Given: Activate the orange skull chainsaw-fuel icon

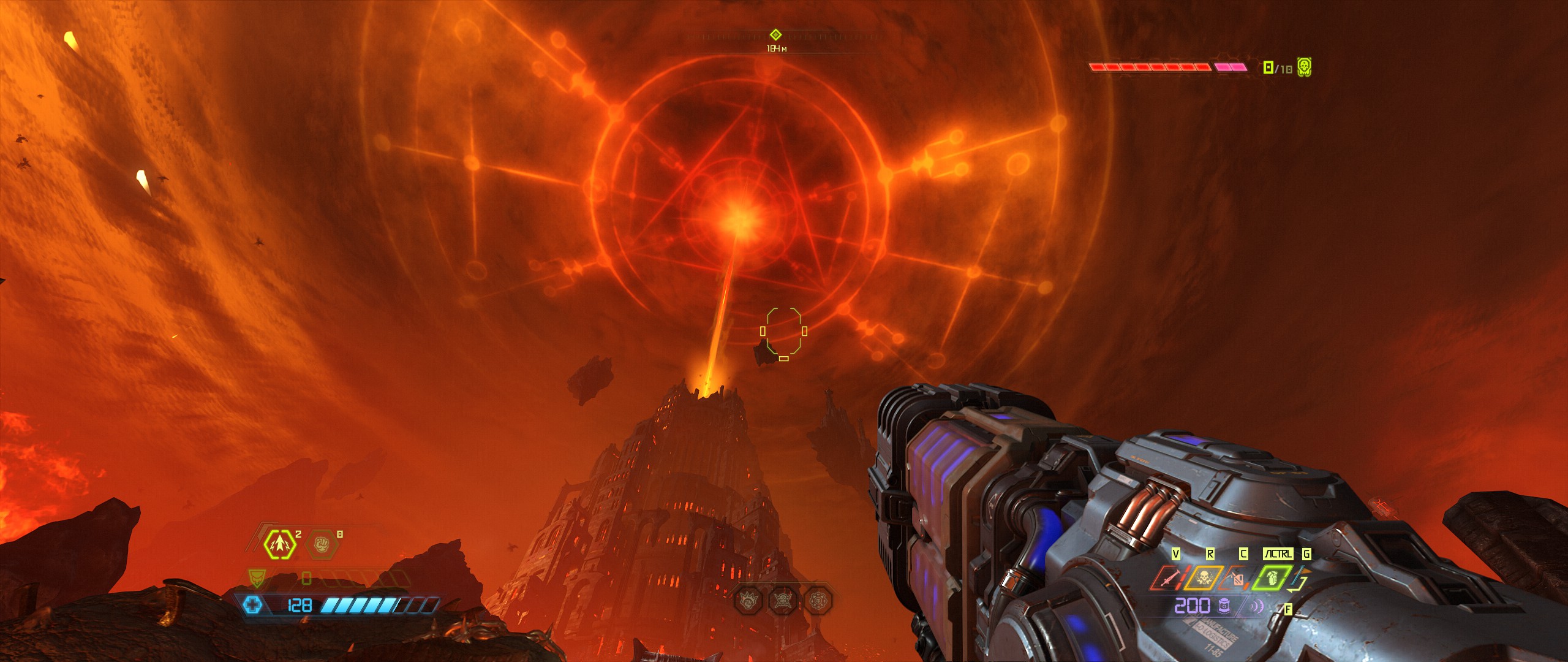Looking at the screenshot, I should [1202, 578].
